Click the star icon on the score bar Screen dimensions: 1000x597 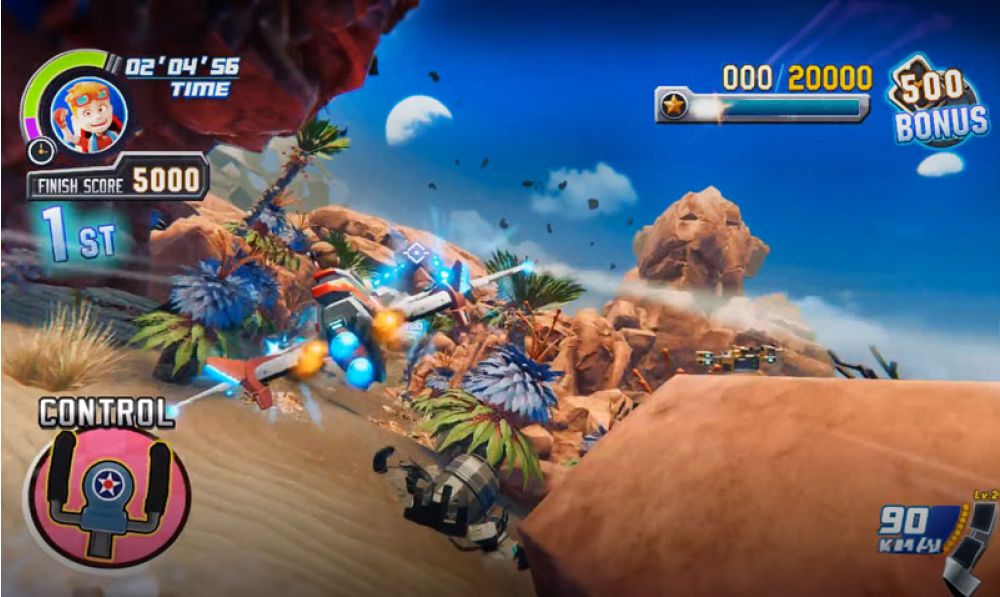675,106
